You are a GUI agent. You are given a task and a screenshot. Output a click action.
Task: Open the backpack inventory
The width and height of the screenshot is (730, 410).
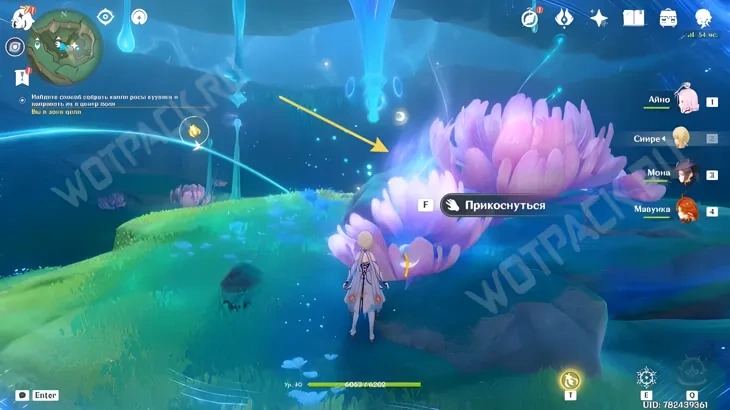(x=668, y=18)
